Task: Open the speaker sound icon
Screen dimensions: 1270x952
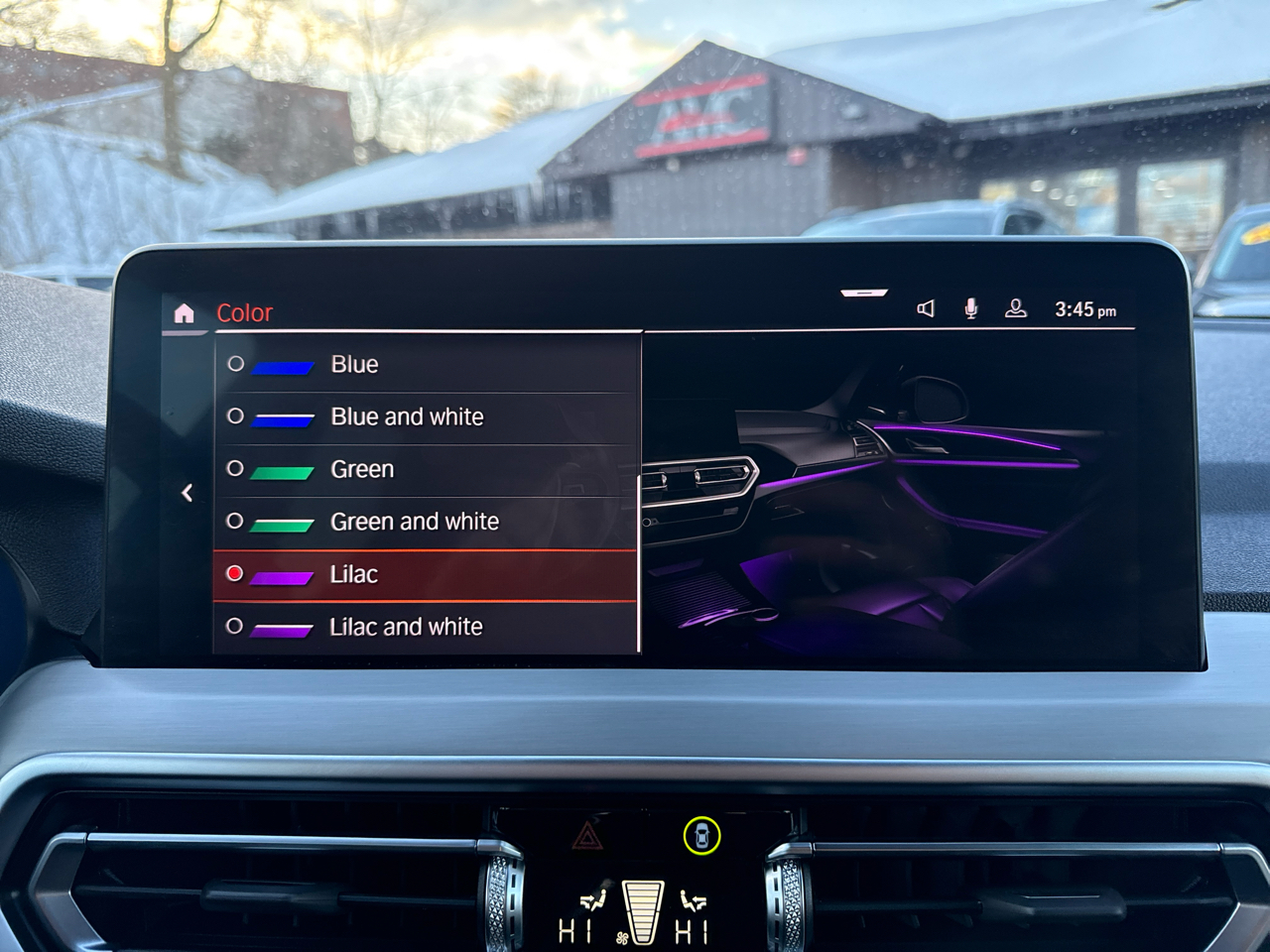Action: click(x=926, y=309)
